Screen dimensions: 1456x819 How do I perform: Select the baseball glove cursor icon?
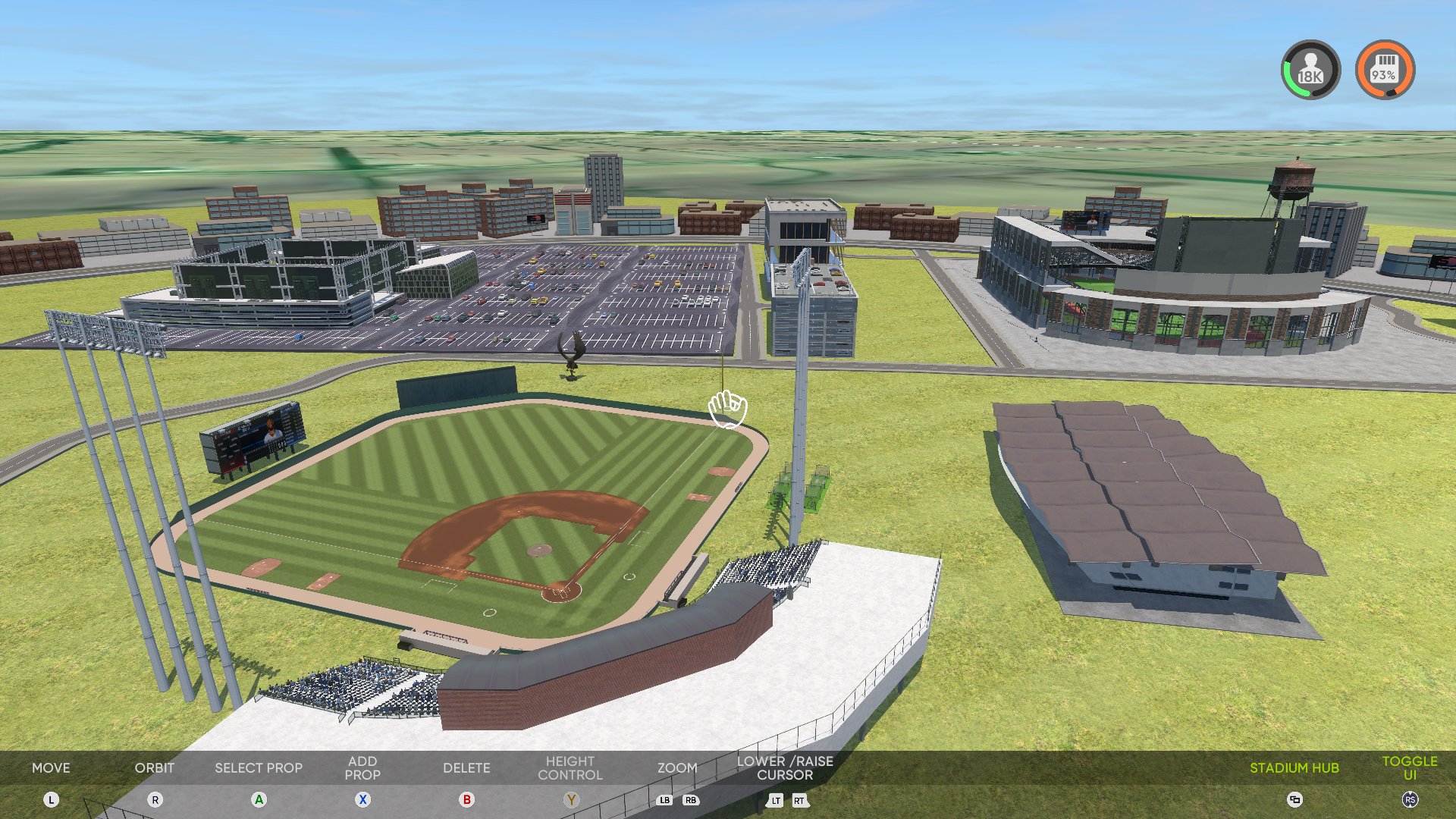[x=727, y=409]
